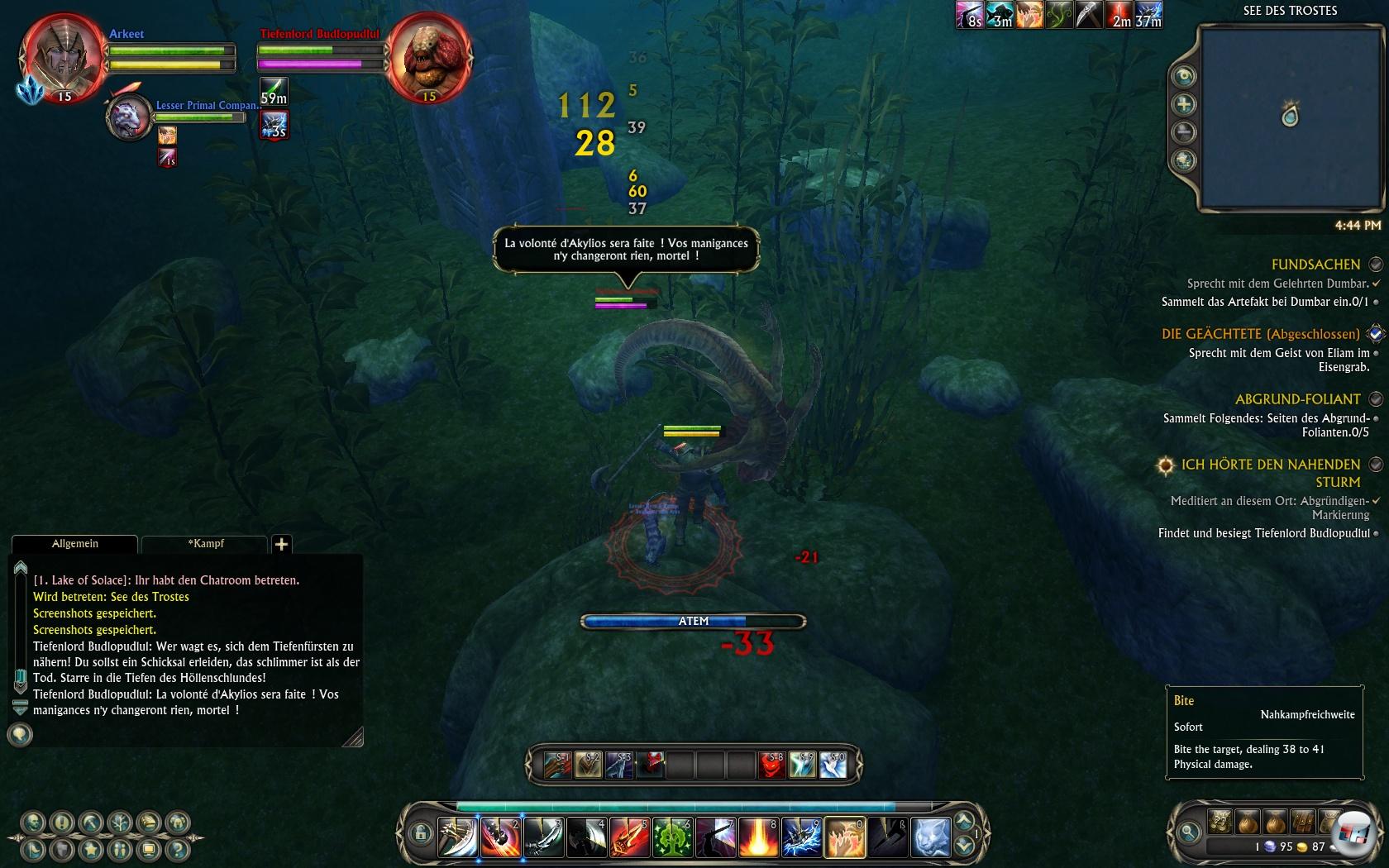Use the fire pillar ability in slot 8
The image size is (1389, 868).
[x=758, y=837]
